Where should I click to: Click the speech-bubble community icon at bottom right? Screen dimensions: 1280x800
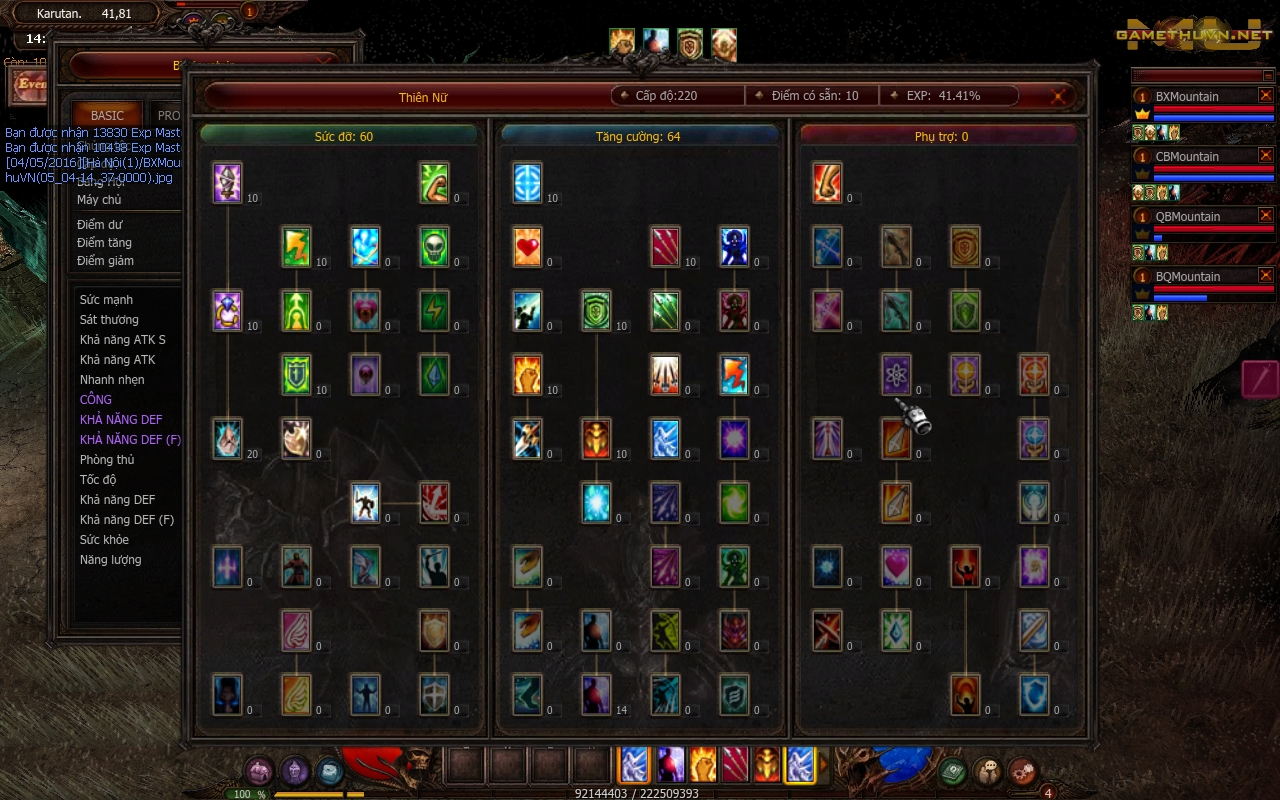point(987,770)
